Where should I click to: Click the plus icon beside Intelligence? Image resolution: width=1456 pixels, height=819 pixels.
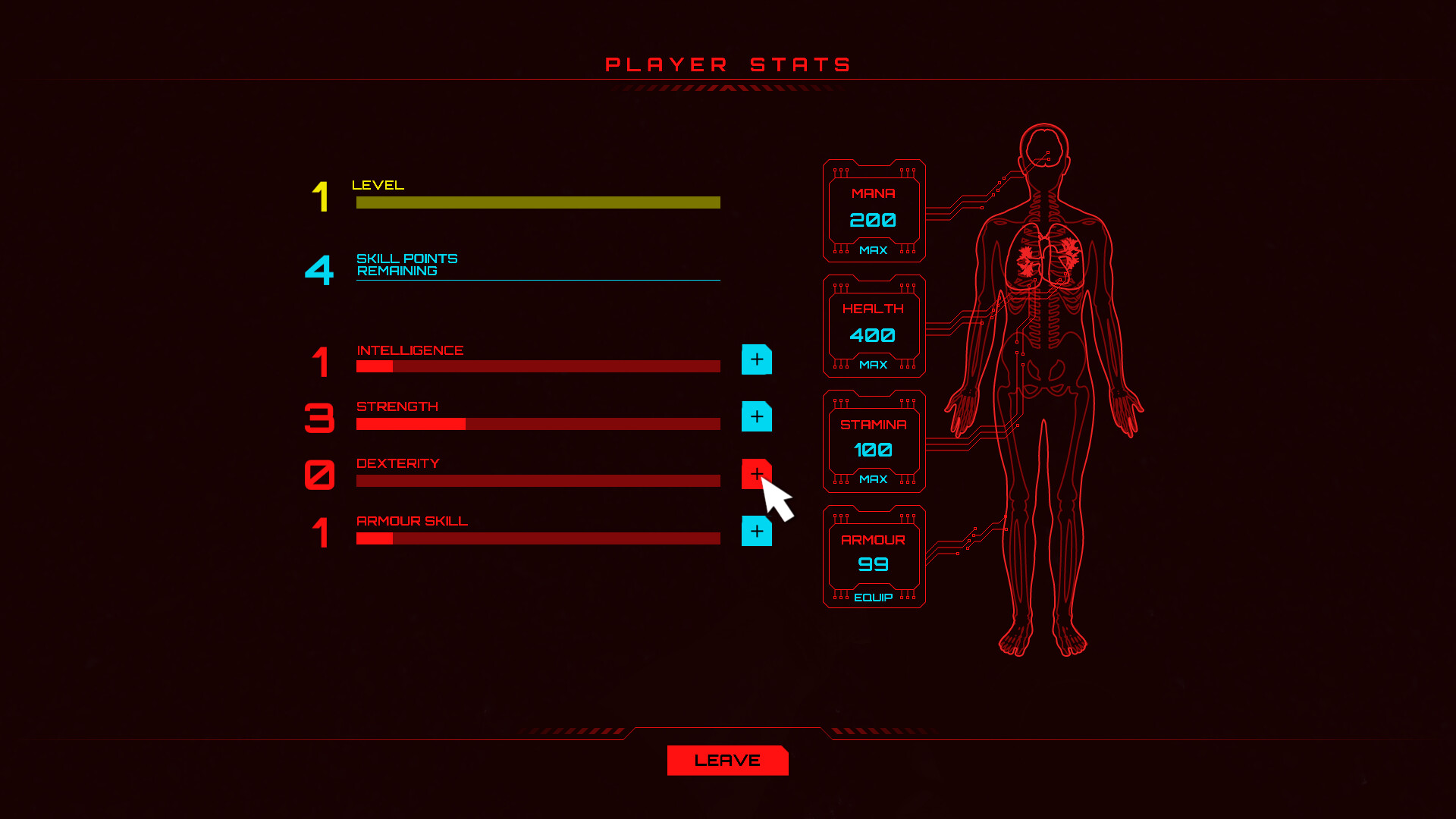click(x=756, y=360)
